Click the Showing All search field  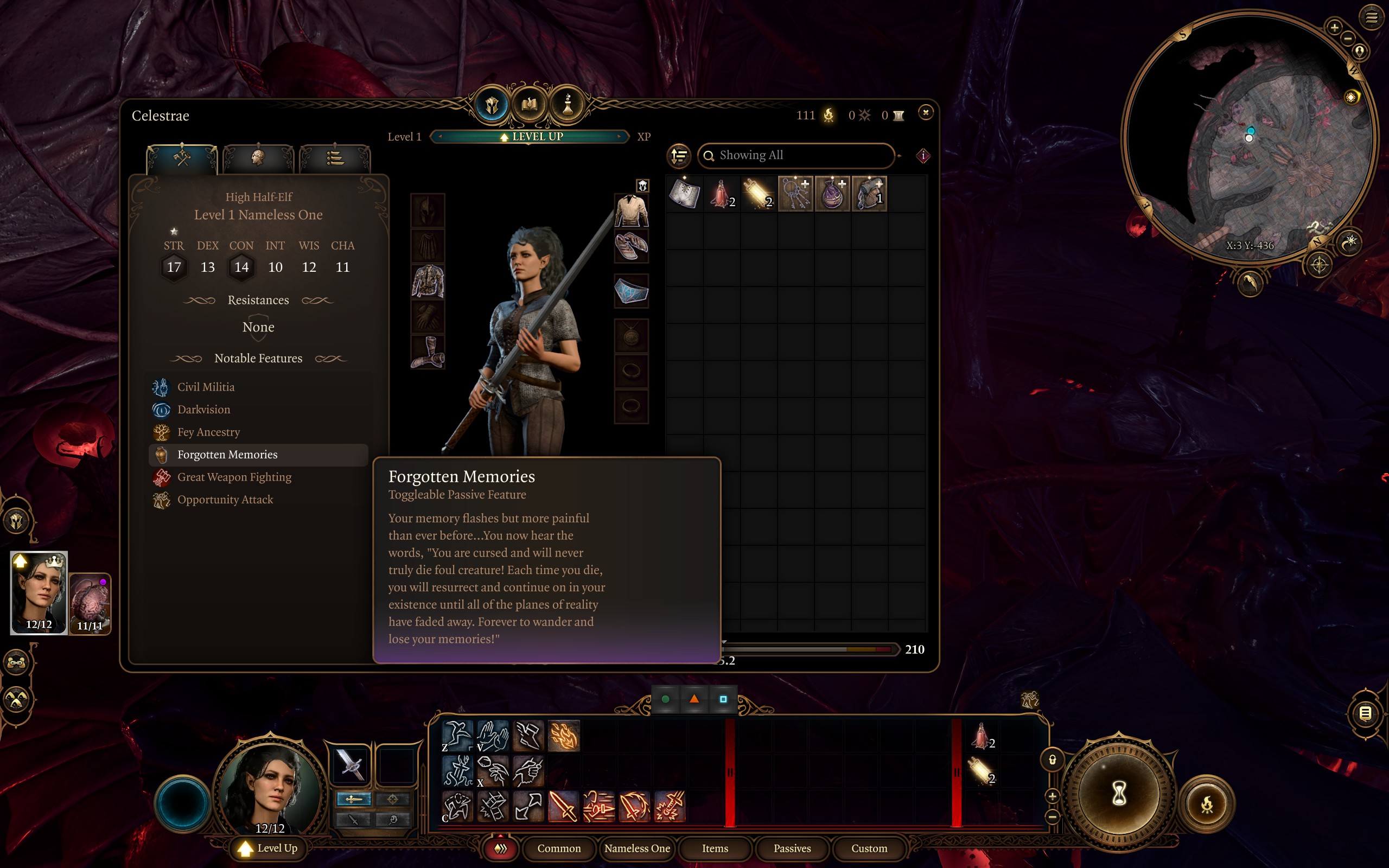click(x=797, y=155)
